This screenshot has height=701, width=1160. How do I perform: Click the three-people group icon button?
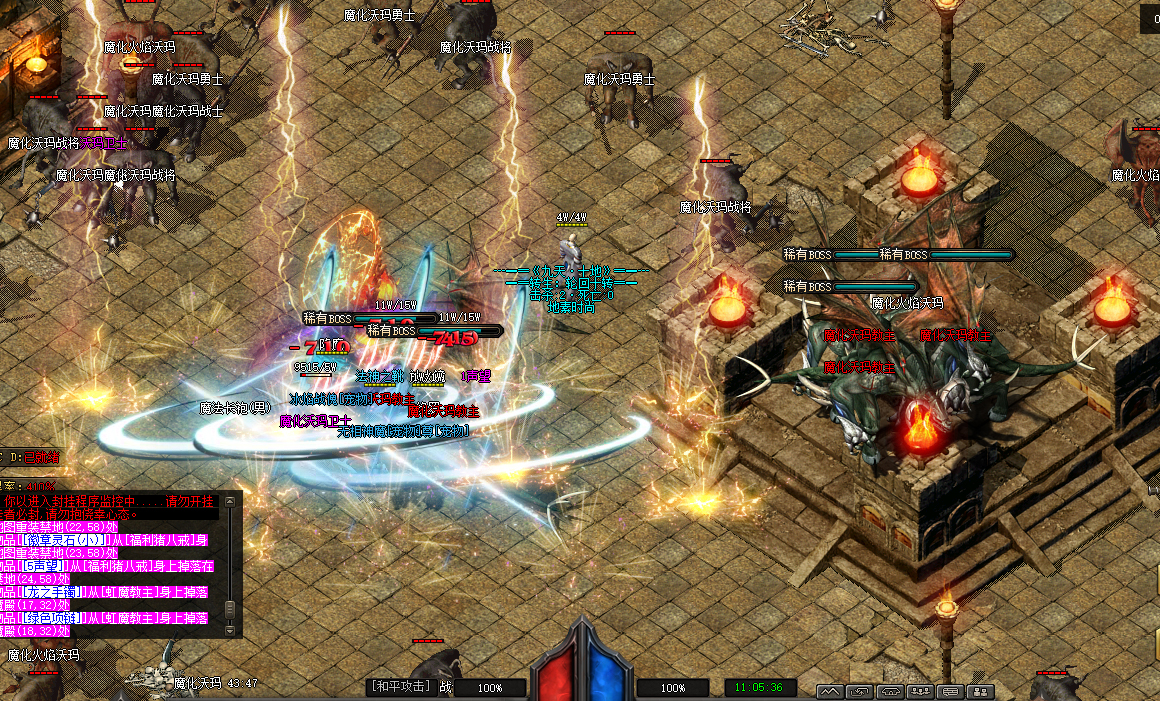click(x=920, y=691)
